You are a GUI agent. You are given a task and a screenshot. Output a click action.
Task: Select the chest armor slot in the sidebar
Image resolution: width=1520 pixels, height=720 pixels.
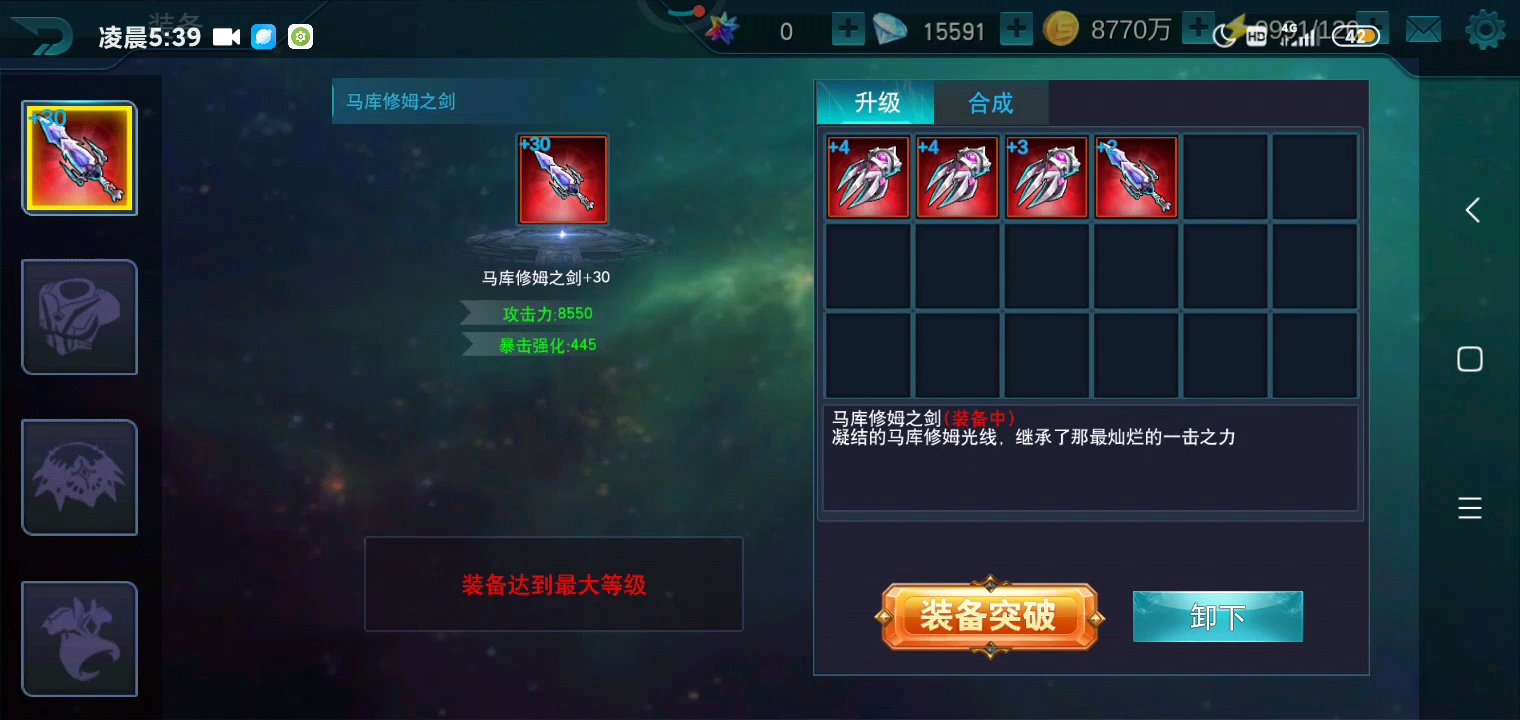pos(79,317)
